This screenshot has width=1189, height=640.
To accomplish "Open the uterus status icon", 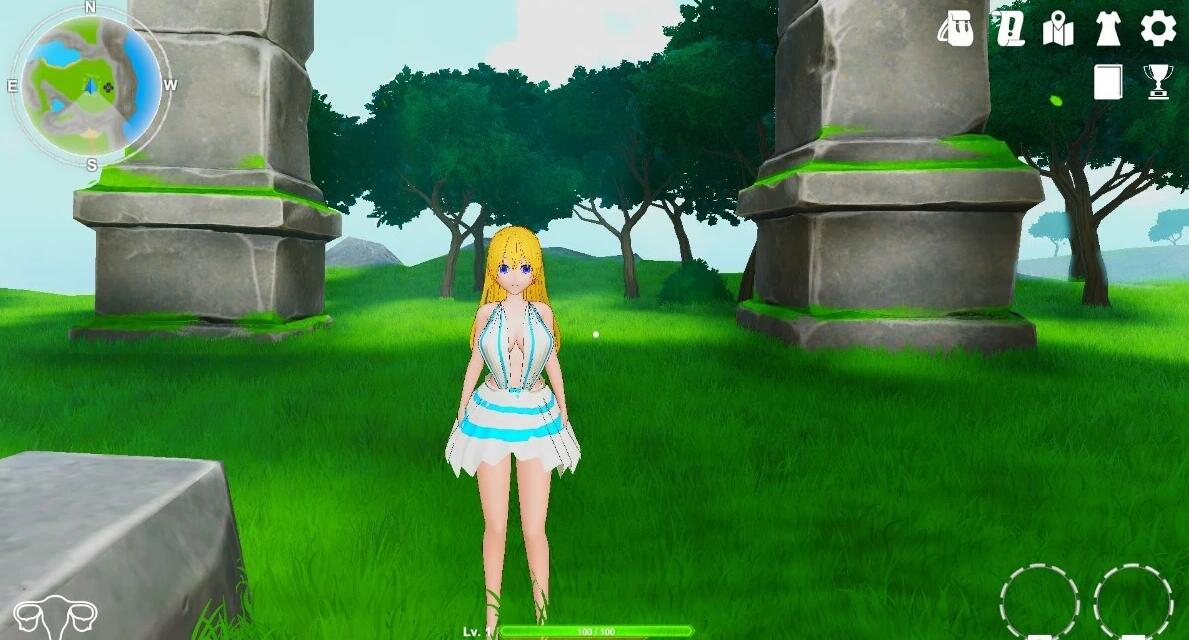I will coord(55,618).
